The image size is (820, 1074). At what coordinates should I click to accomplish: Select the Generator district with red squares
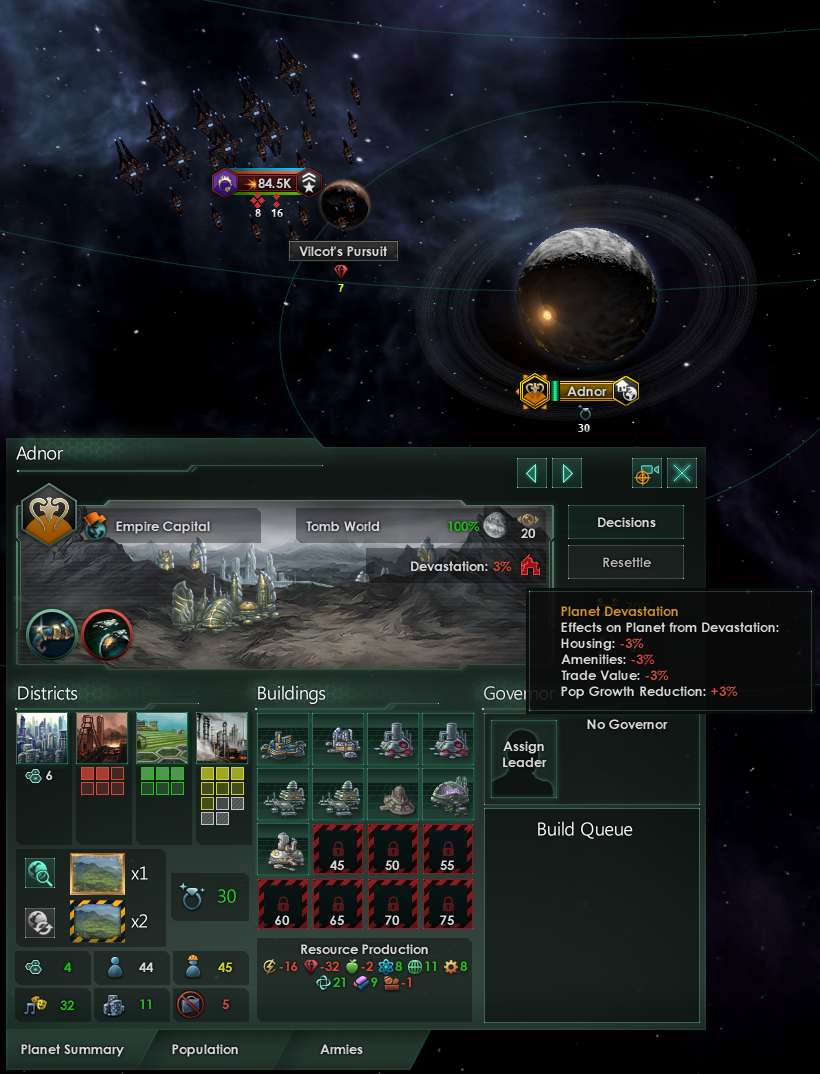[102, 738]
